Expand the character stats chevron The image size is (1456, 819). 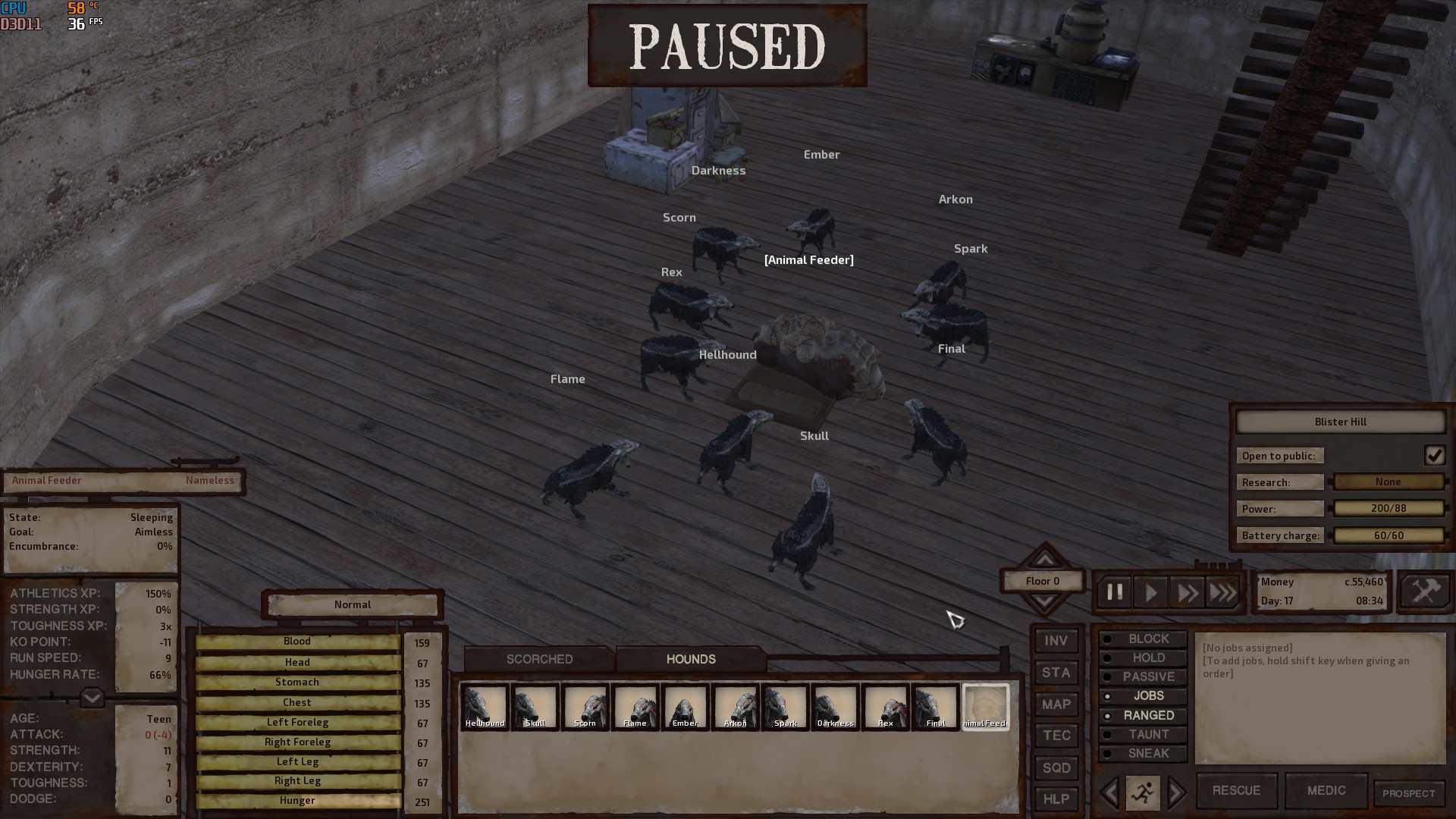pos(91,698)
